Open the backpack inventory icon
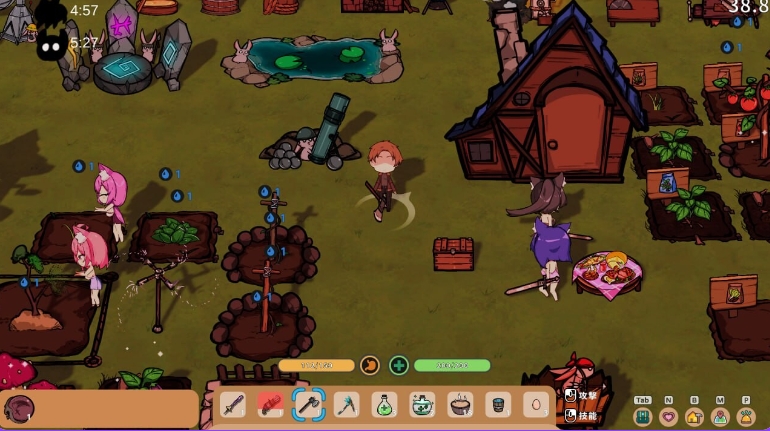This screenshot has height=431, width=770. tap(643, 416)
